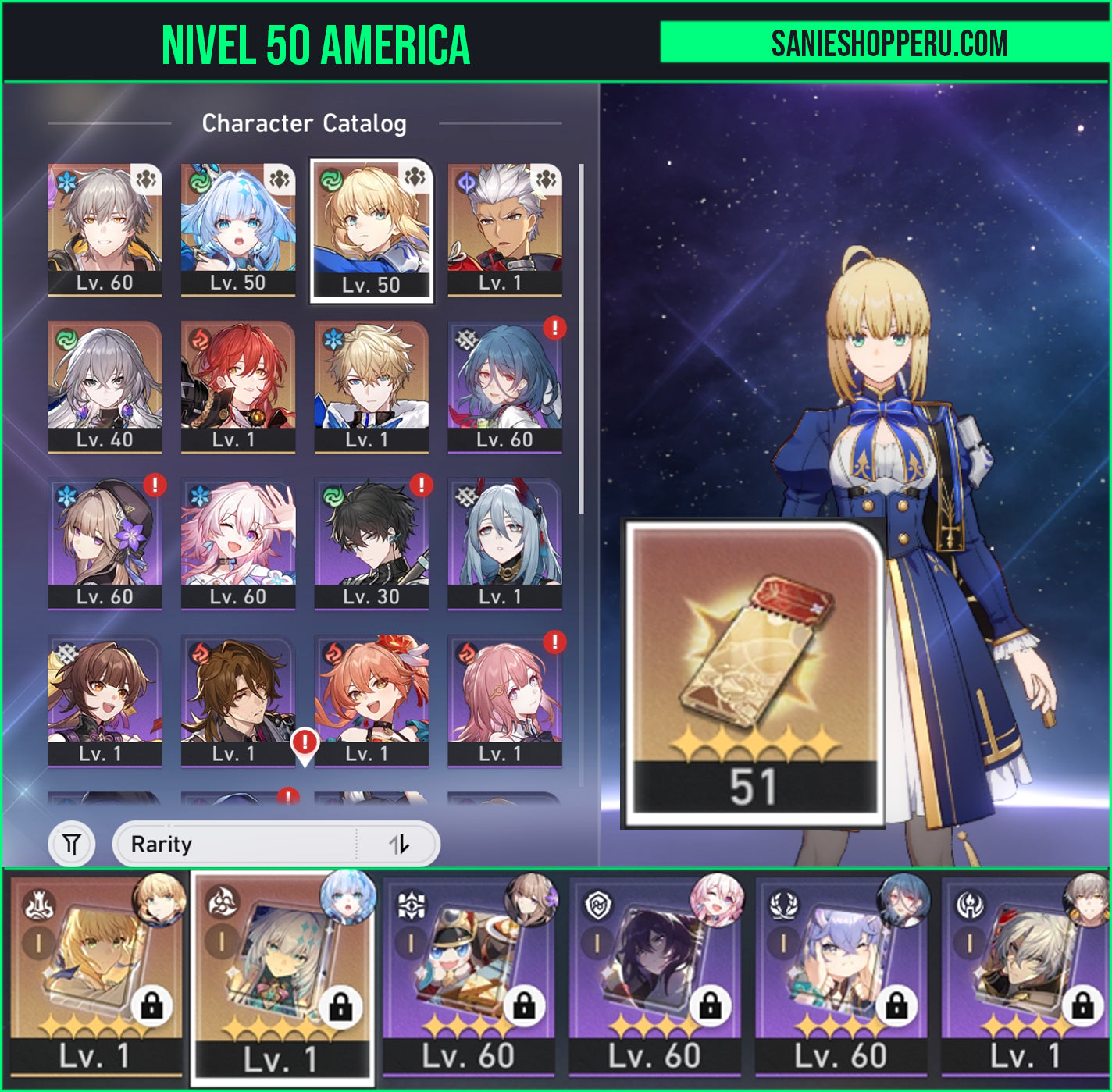Pick the white-haired Archer Lv. 1 portrait

[504, 229]
